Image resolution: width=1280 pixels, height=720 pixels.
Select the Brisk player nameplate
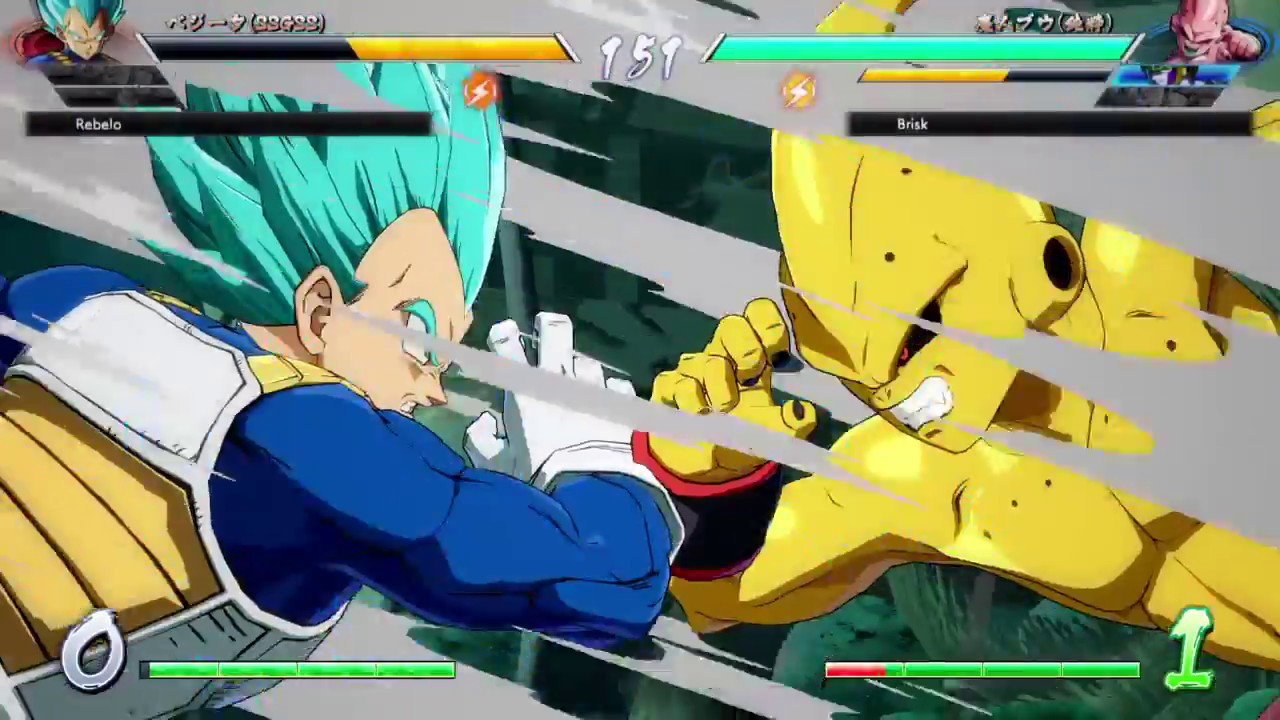(x=911, y=124)
